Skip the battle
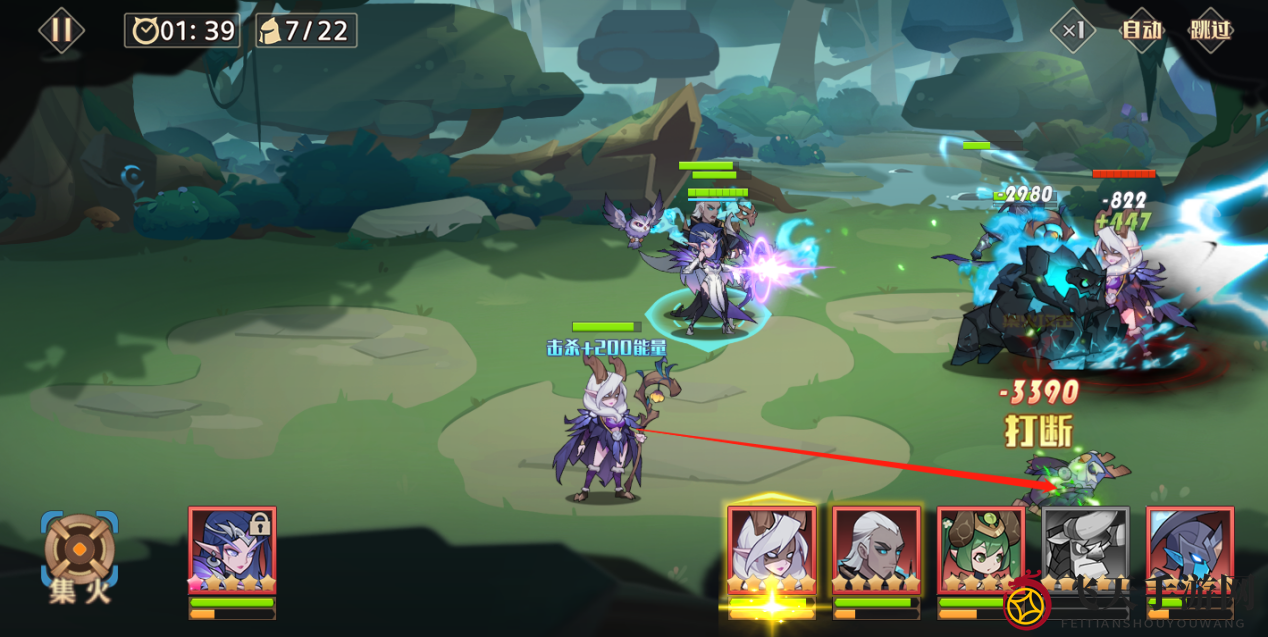 [1210, 31]
